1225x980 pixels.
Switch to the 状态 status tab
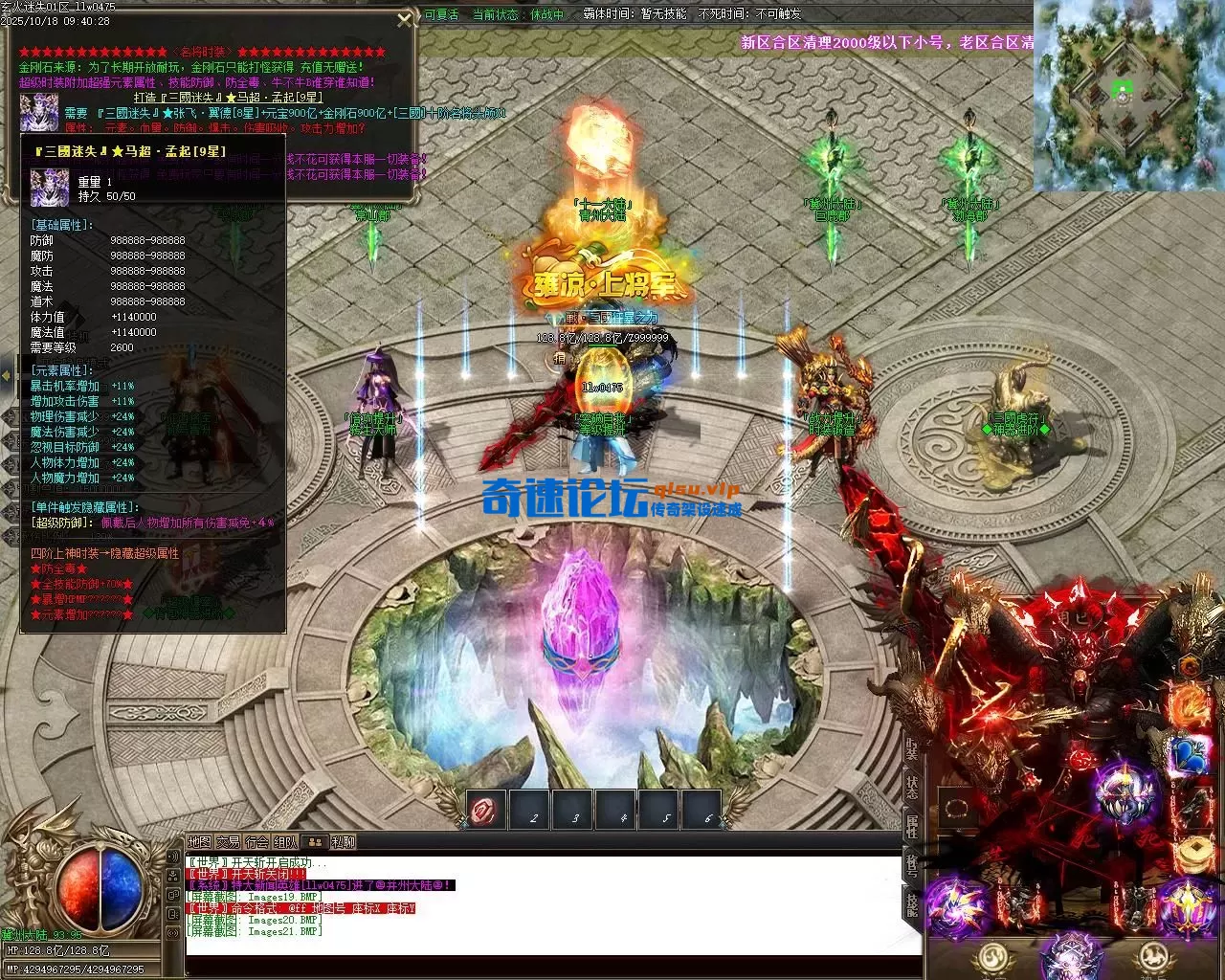(x=912, y=789)
